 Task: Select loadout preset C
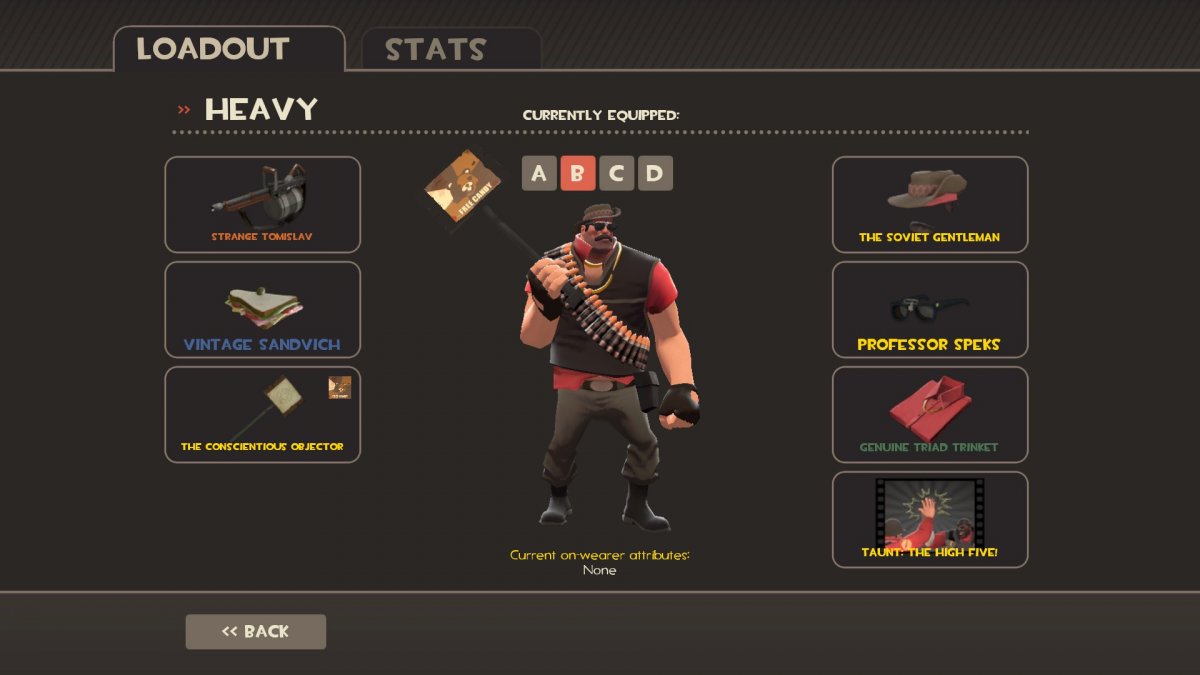pos(616,173)
